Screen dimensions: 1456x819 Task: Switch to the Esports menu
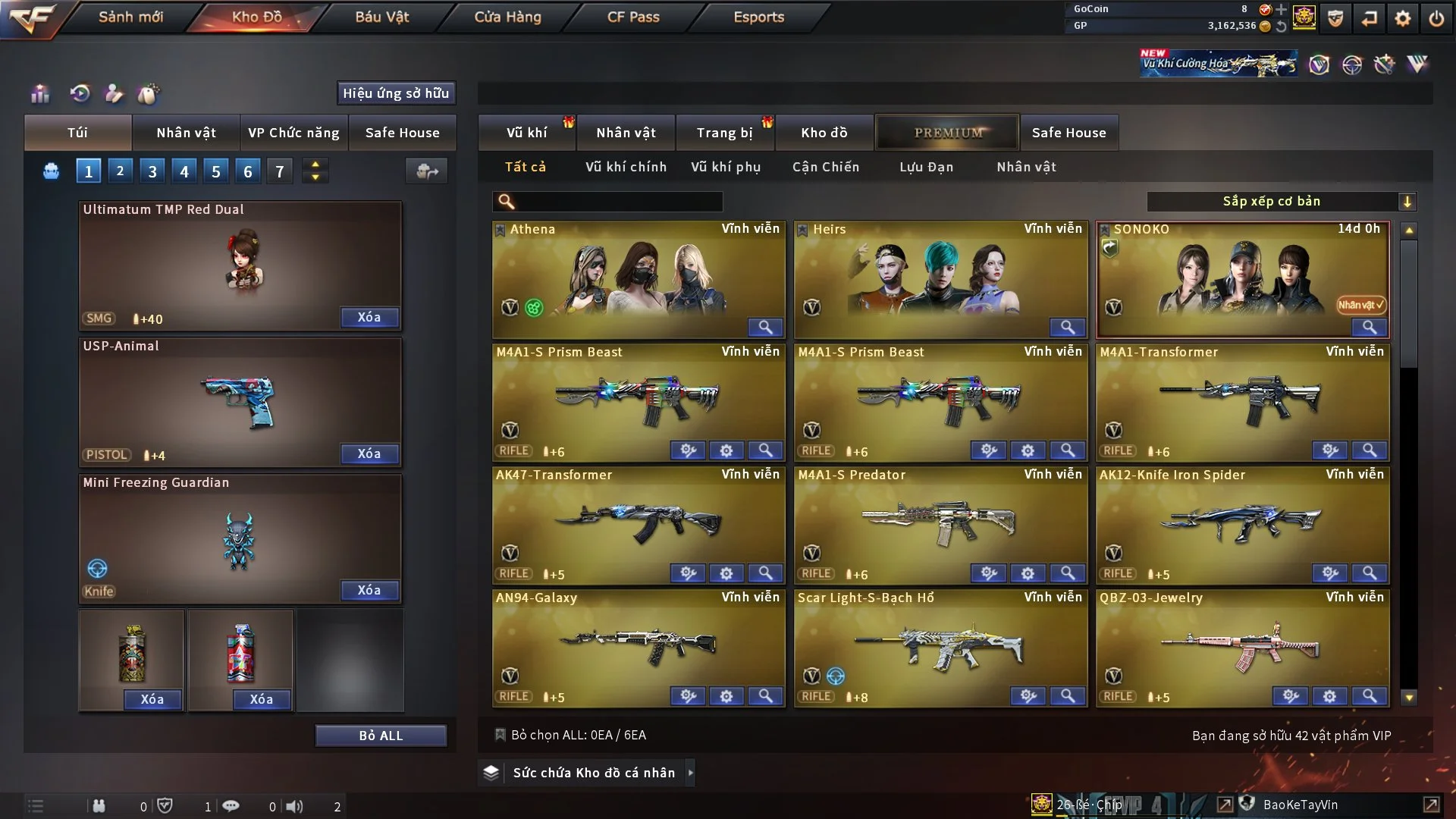click(758, 17)
